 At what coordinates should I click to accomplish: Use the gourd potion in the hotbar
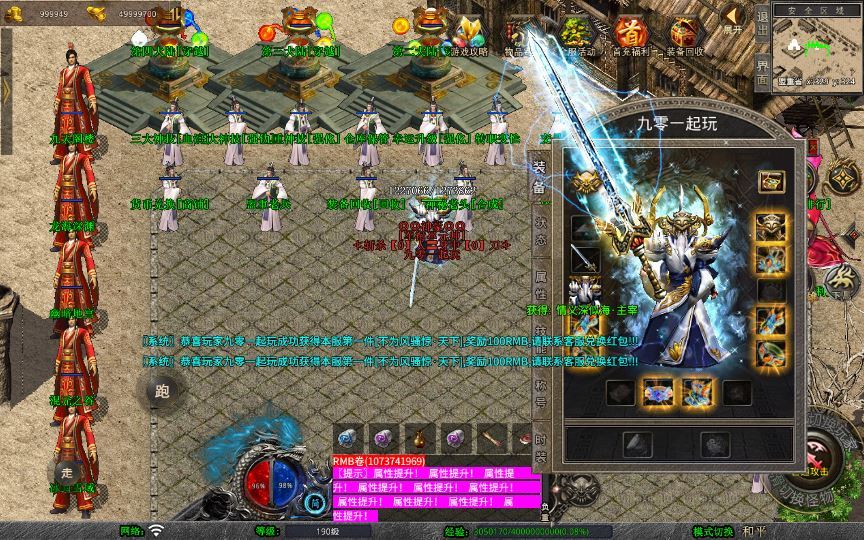(417, 437)
